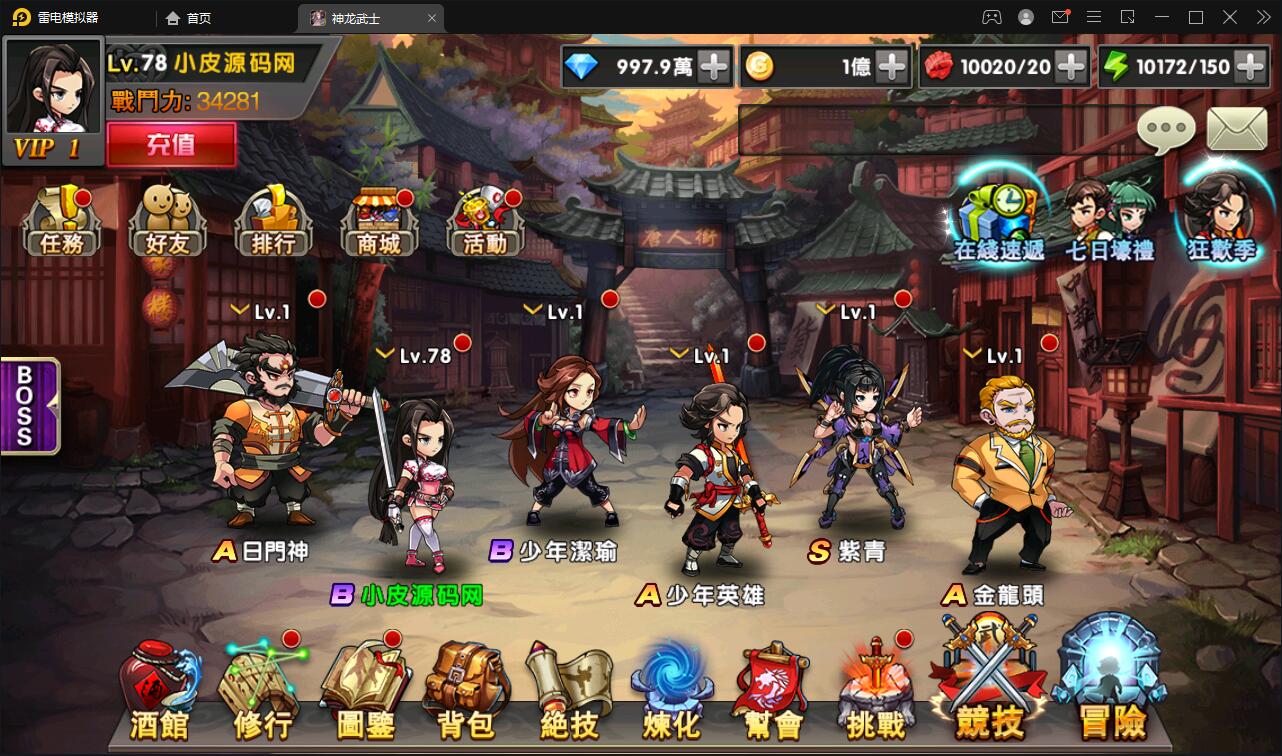
Task: Enter the 酒館 tavern
Action: [x=159, y=692]
